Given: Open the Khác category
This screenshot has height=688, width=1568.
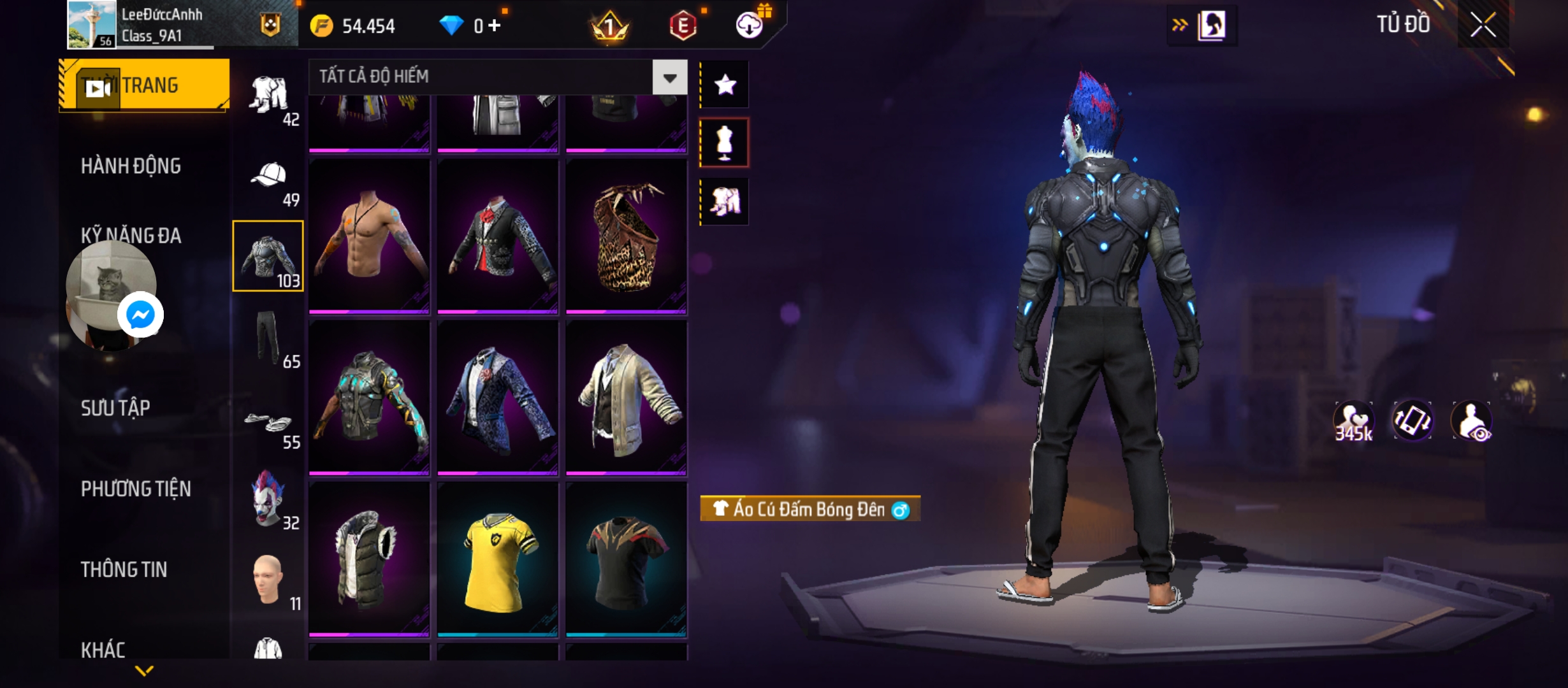Looking at the screenshot, I should click(103, 650).
